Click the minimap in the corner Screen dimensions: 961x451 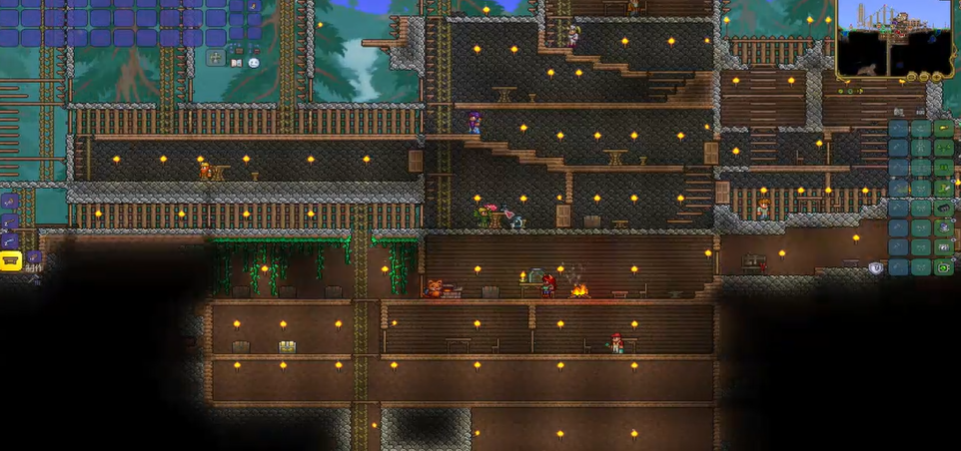click(894, 40)
